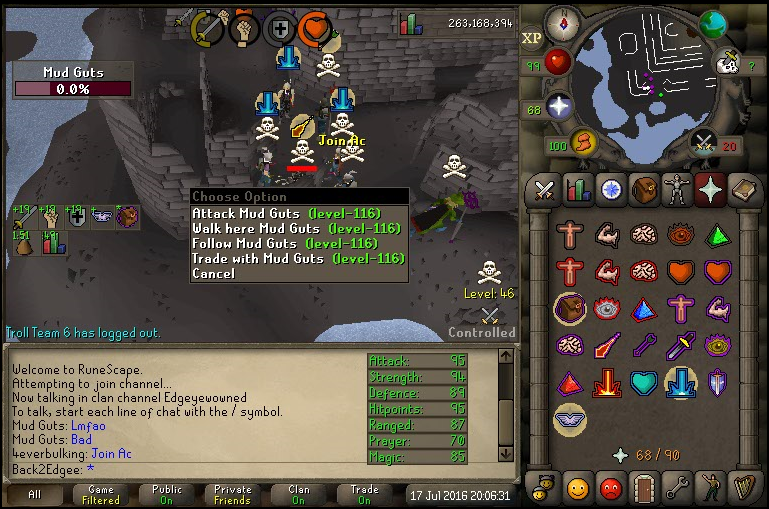The height and width of the screenshot is (509, 769).
Task: Switch chat filter to Clan
Action: [x=299, y=495]
